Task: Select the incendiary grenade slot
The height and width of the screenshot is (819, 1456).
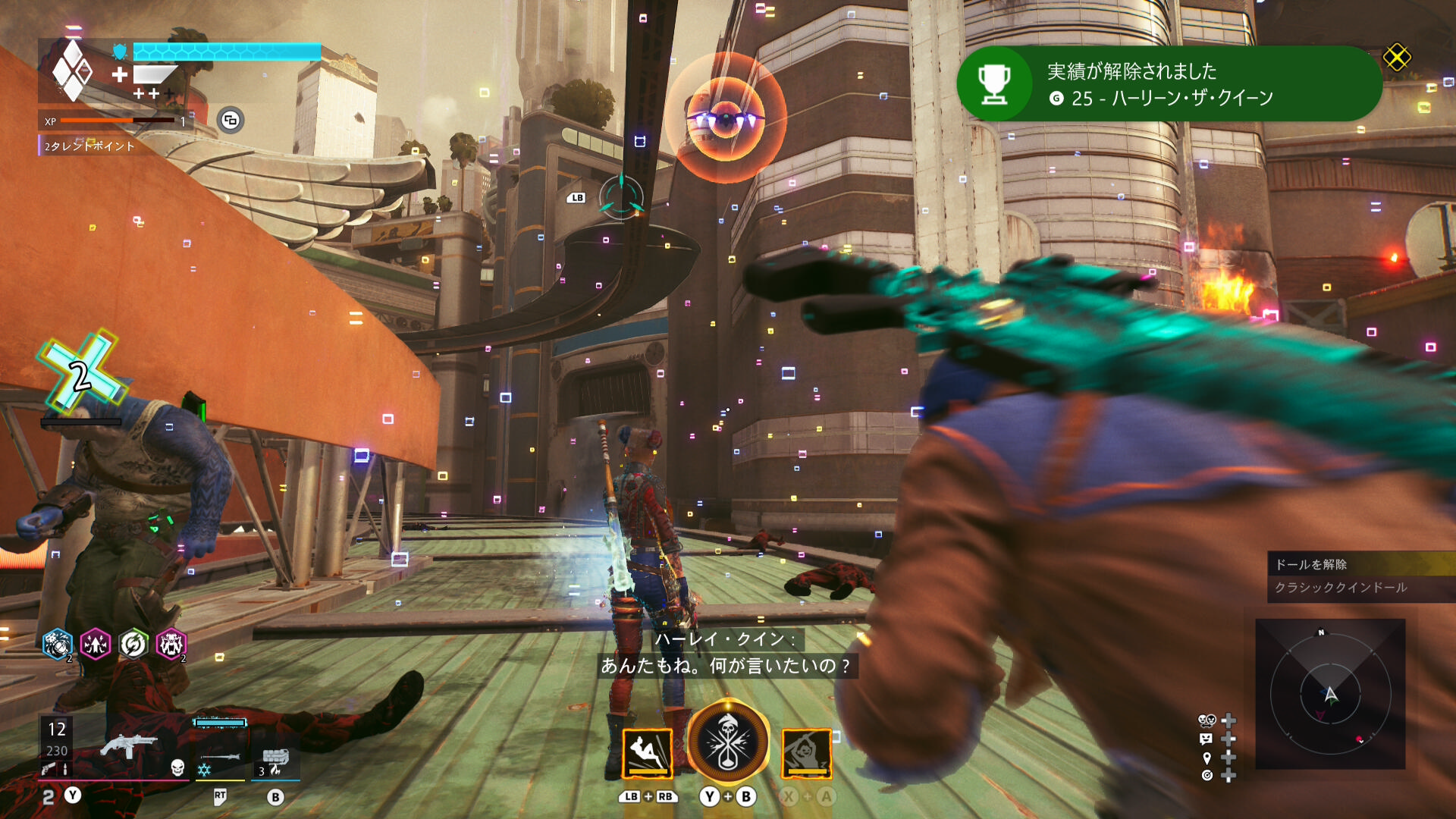Action: click(275, 758)
